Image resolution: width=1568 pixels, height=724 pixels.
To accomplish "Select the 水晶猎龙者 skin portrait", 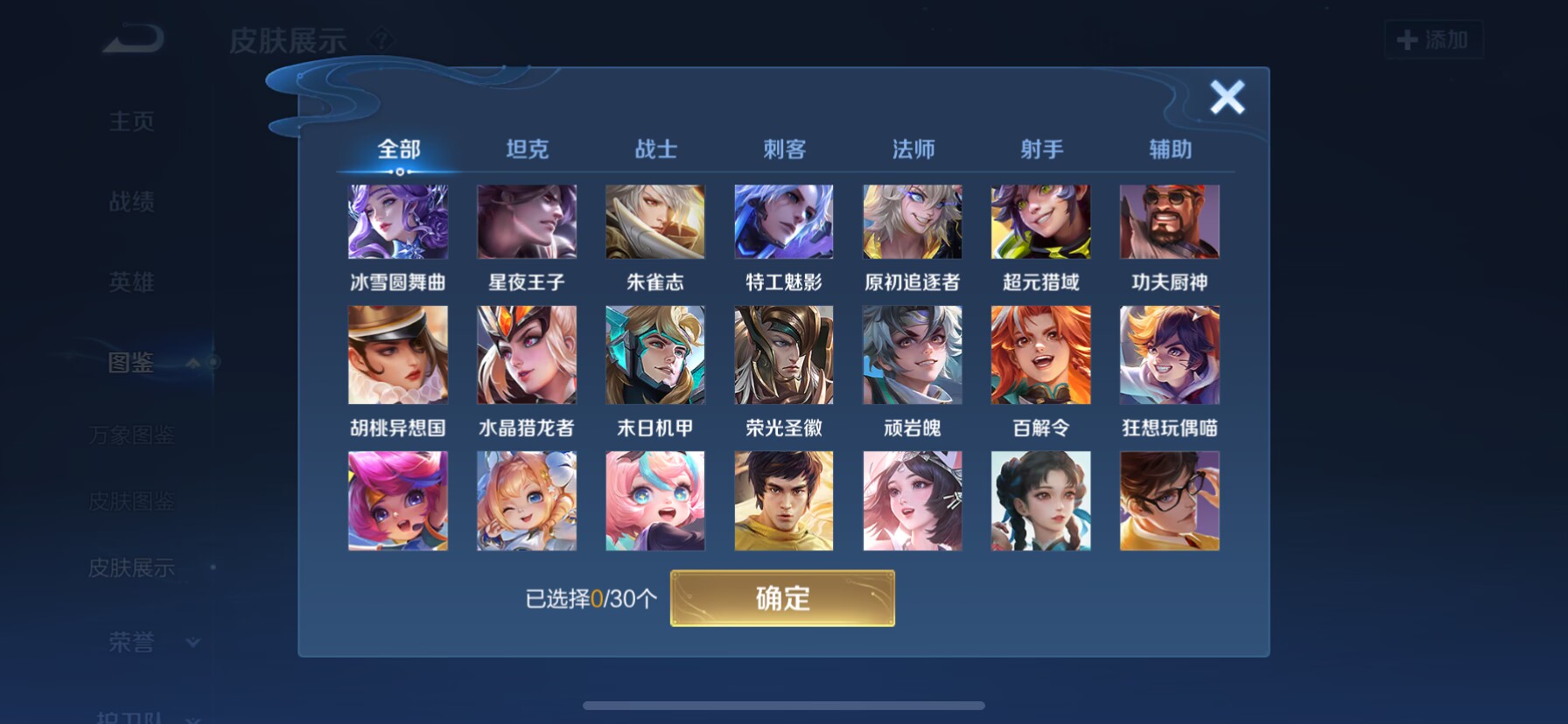I will pyautogui.click(x=526, y=354).
